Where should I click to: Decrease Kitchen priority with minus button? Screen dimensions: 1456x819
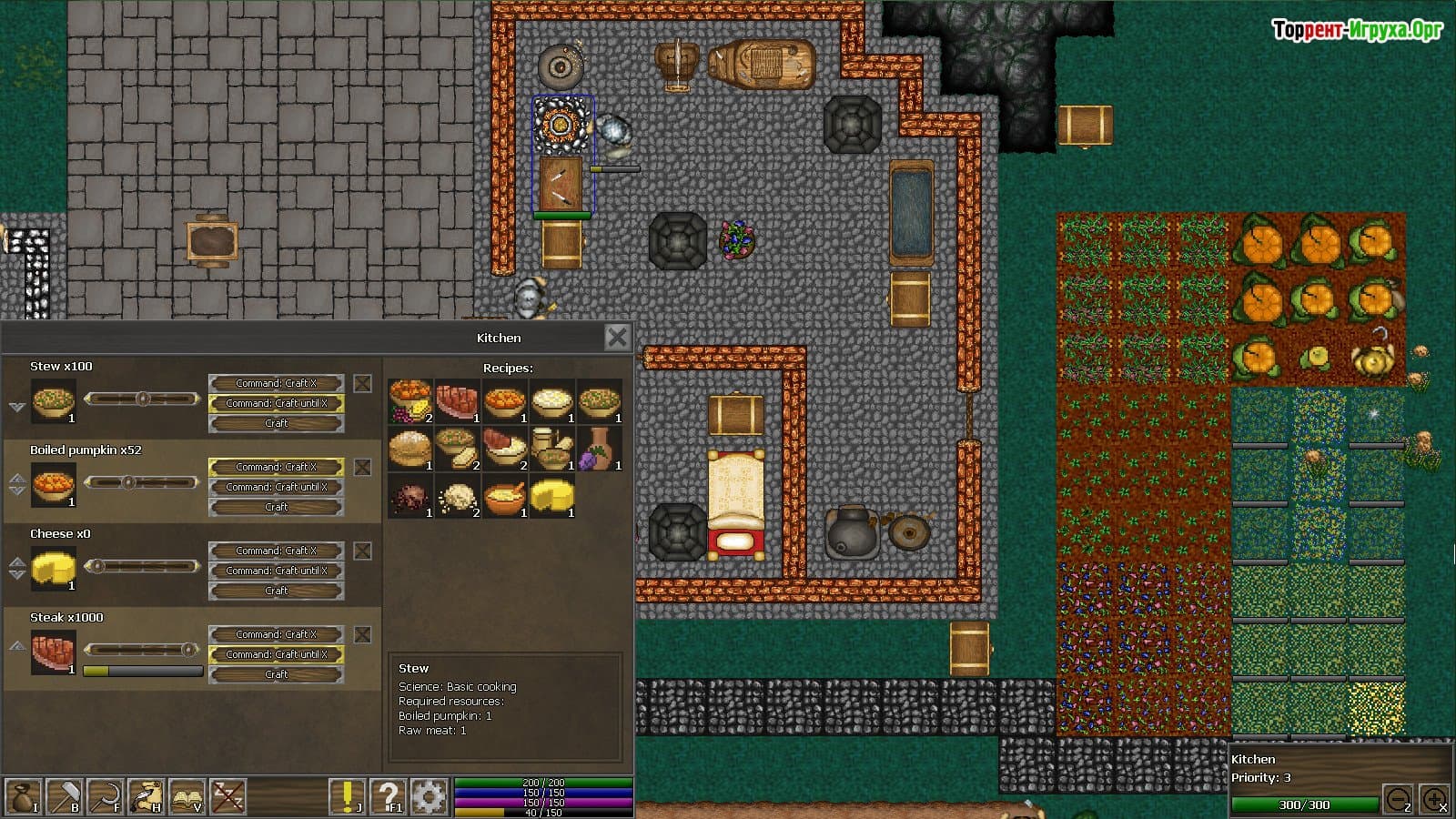1398,800
